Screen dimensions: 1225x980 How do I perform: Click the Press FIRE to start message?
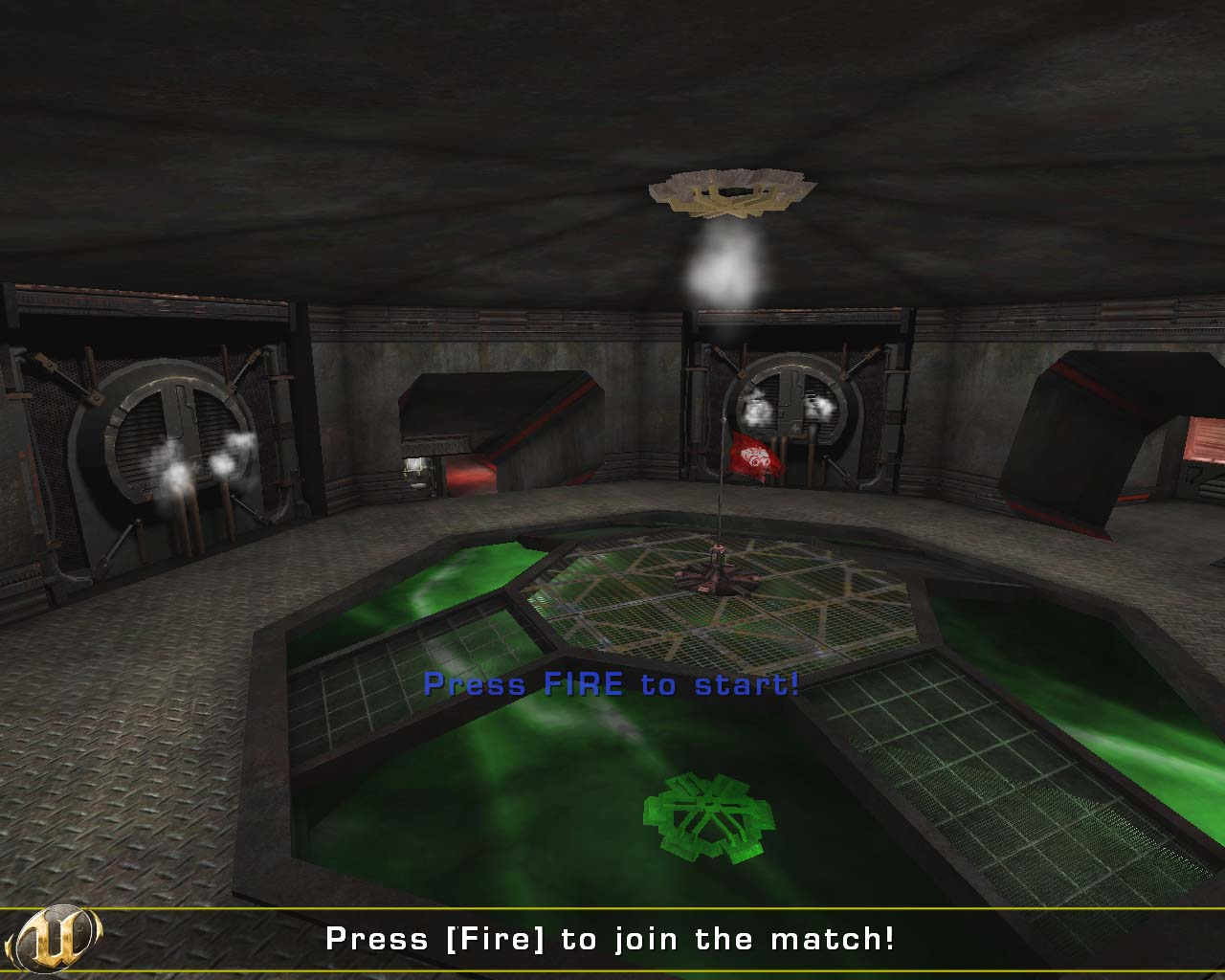pos(612,683)
